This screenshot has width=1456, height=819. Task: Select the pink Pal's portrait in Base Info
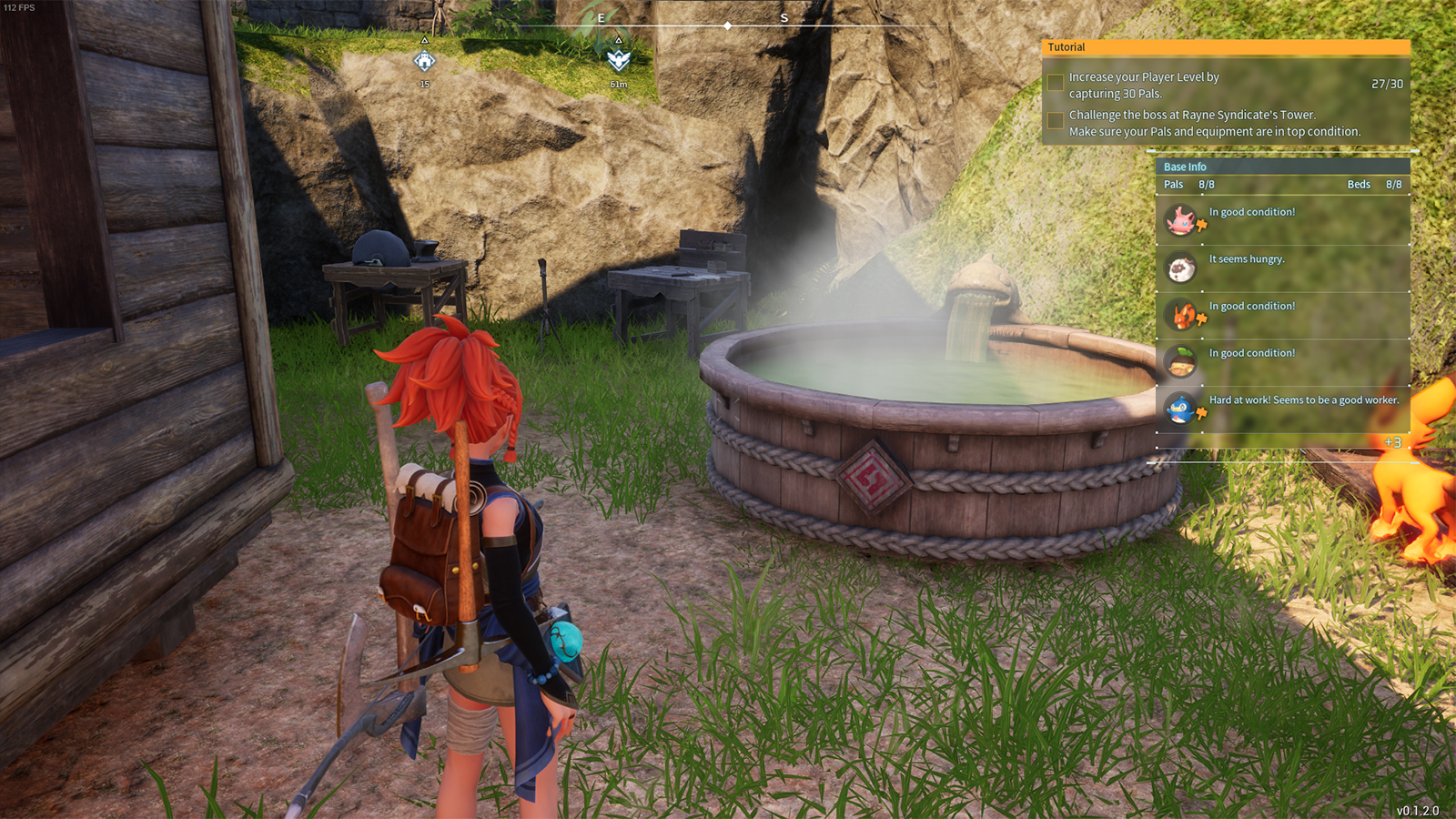pyautogui.click(x=1181, y=220)
